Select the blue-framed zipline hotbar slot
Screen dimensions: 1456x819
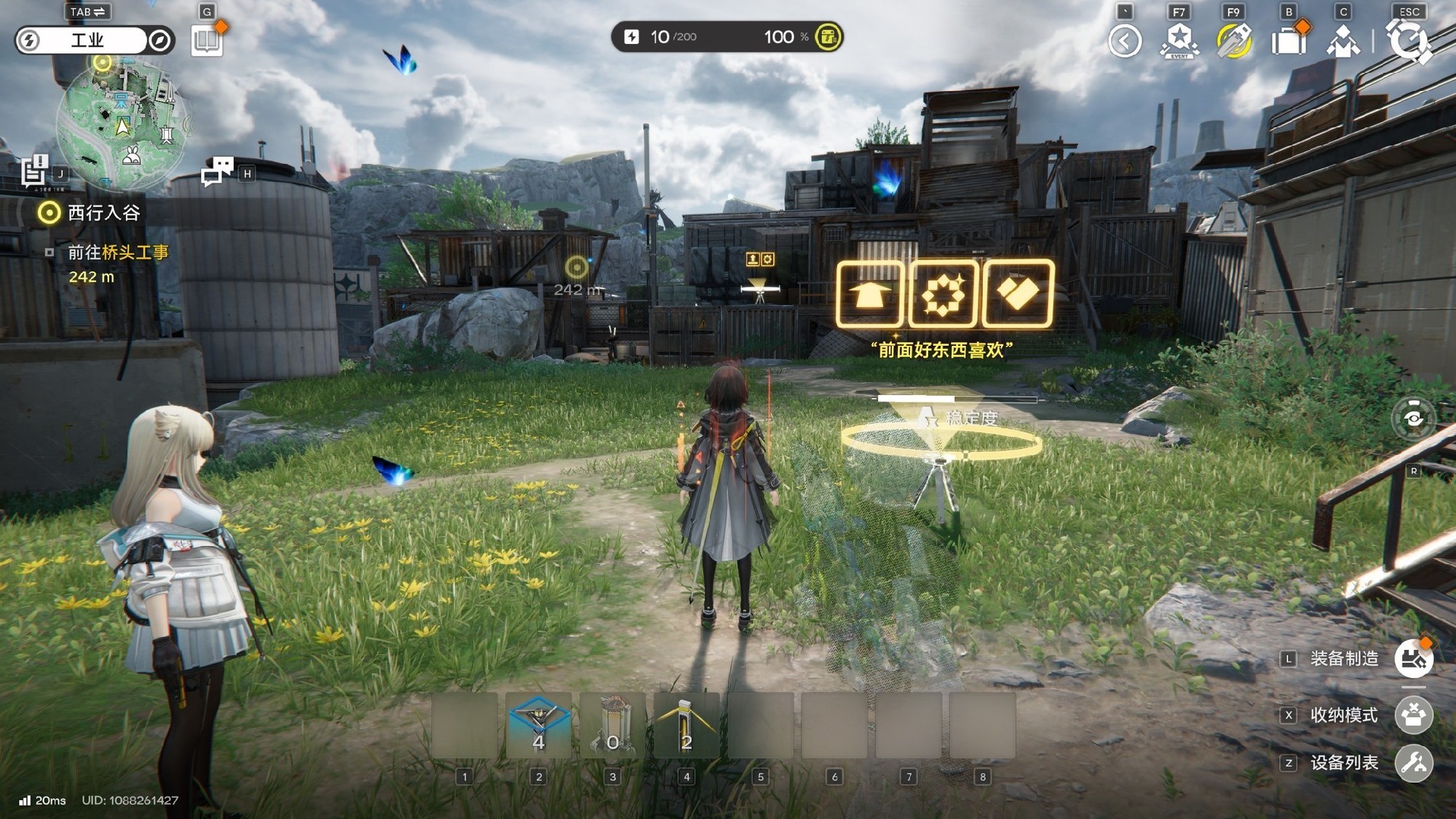click(538, 726)
